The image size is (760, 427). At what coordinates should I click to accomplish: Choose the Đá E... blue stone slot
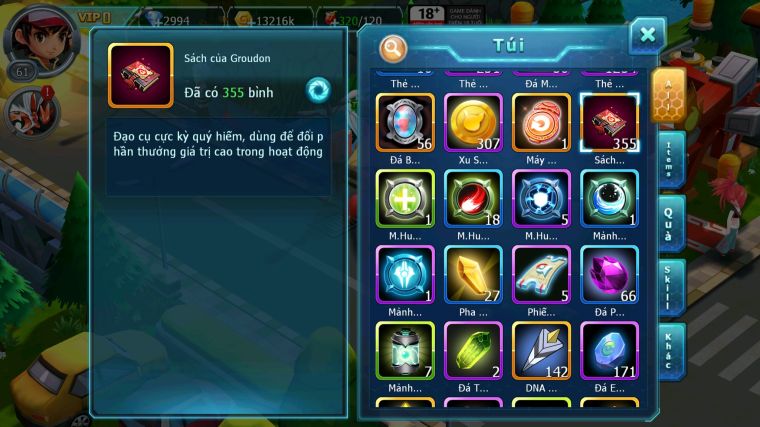[609, 349]
